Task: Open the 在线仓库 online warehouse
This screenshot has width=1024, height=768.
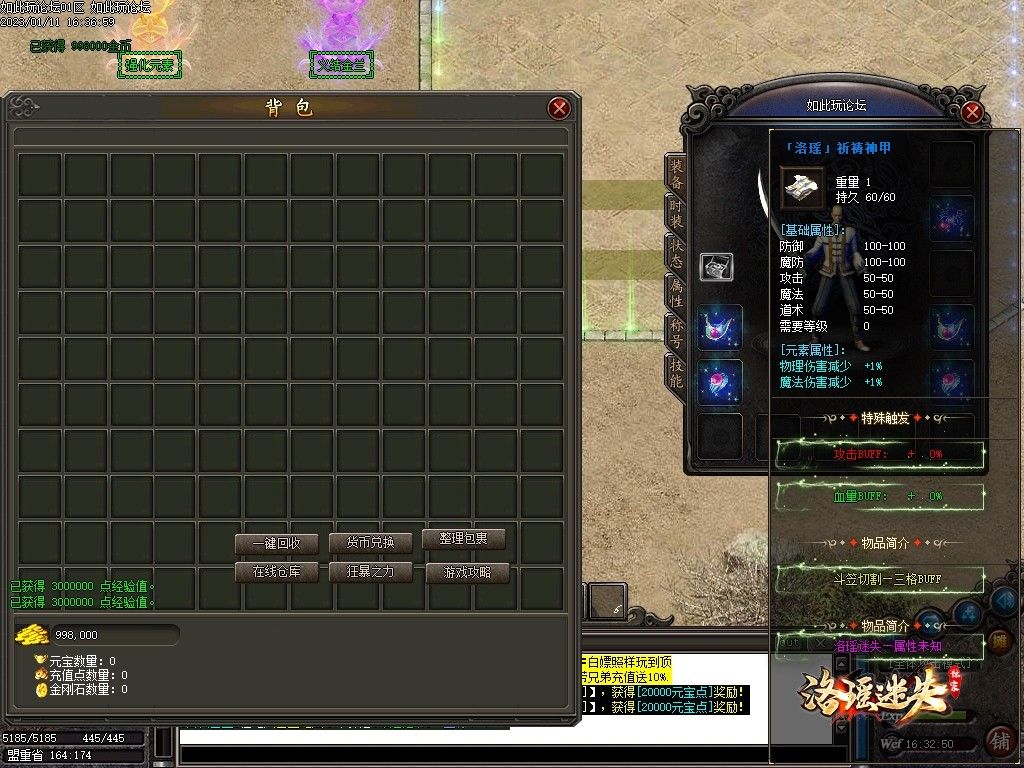Action: point(276,572)
